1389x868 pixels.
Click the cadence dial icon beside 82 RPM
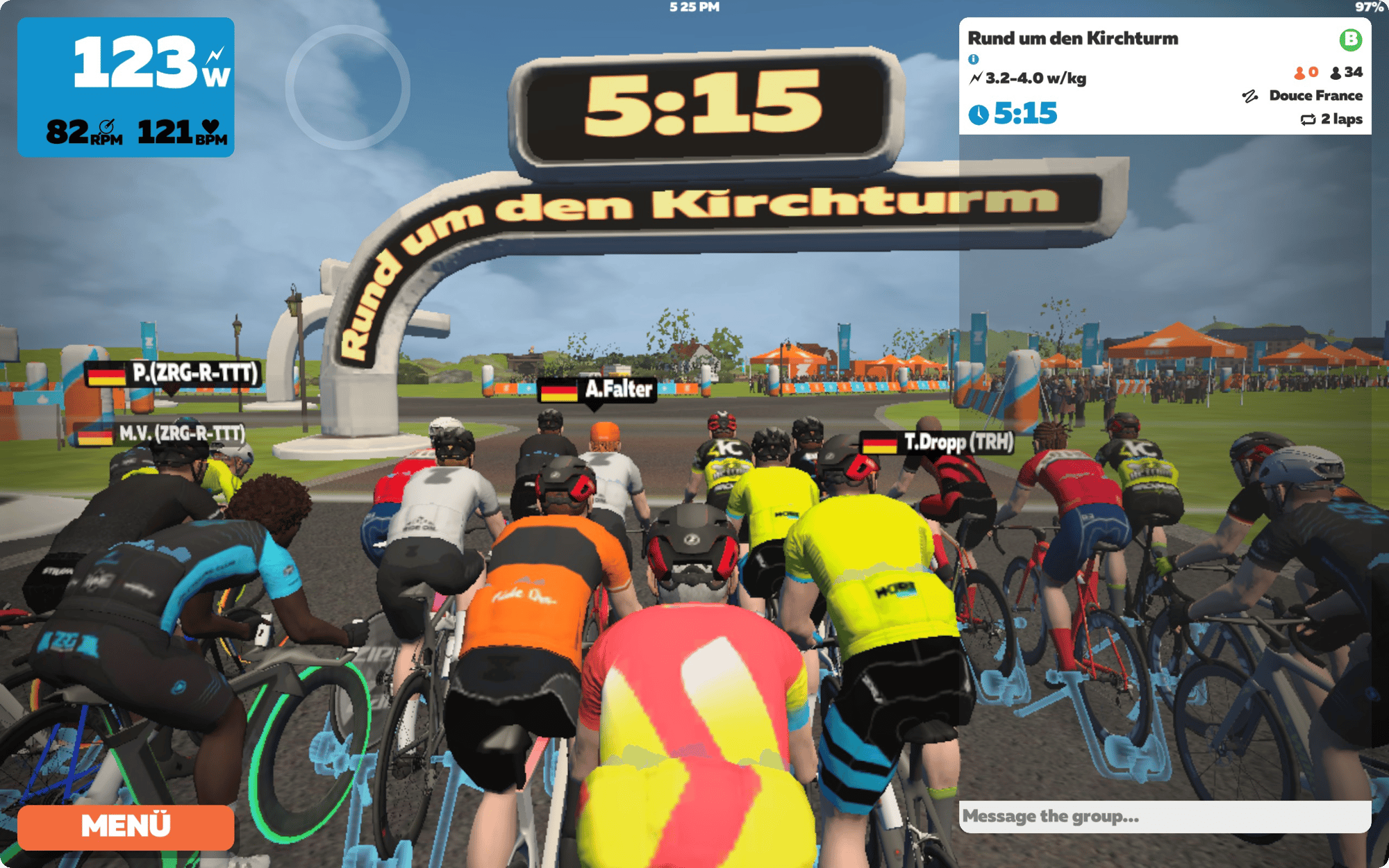pos(106,125)
